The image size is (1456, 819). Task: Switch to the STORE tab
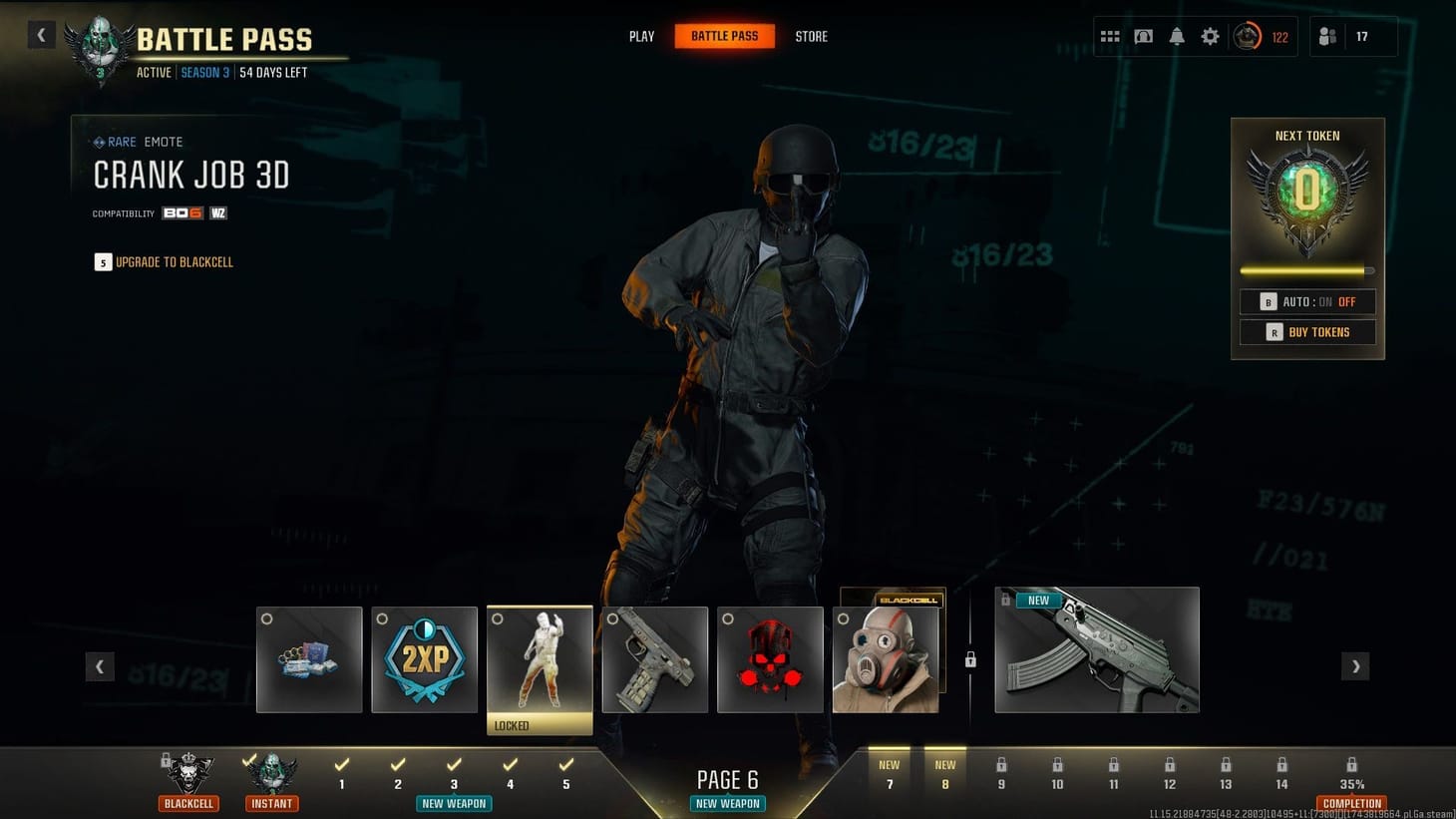coord(811,36)
